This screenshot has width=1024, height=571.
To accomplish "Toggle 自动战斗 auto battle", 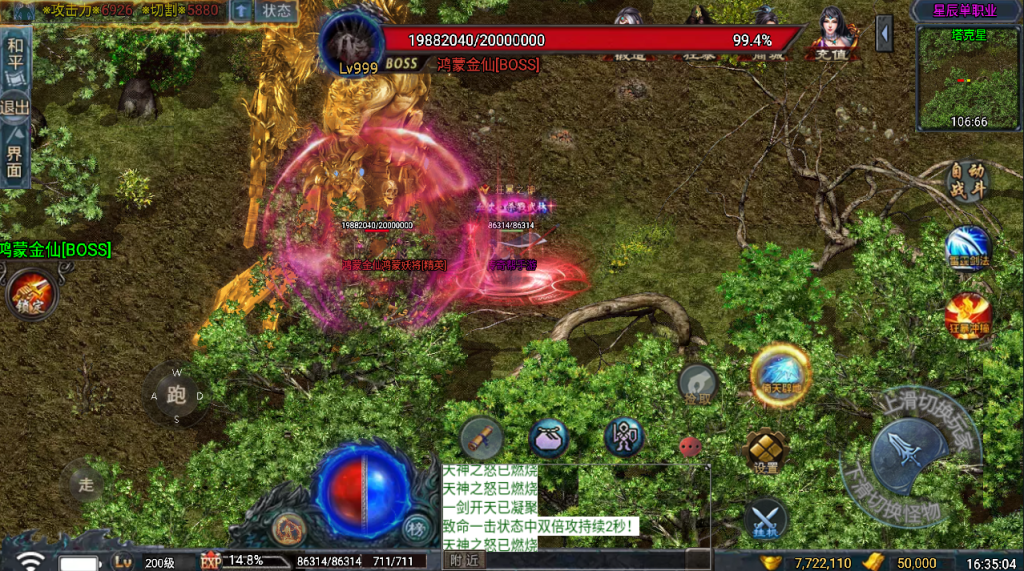I will point(968,183).
